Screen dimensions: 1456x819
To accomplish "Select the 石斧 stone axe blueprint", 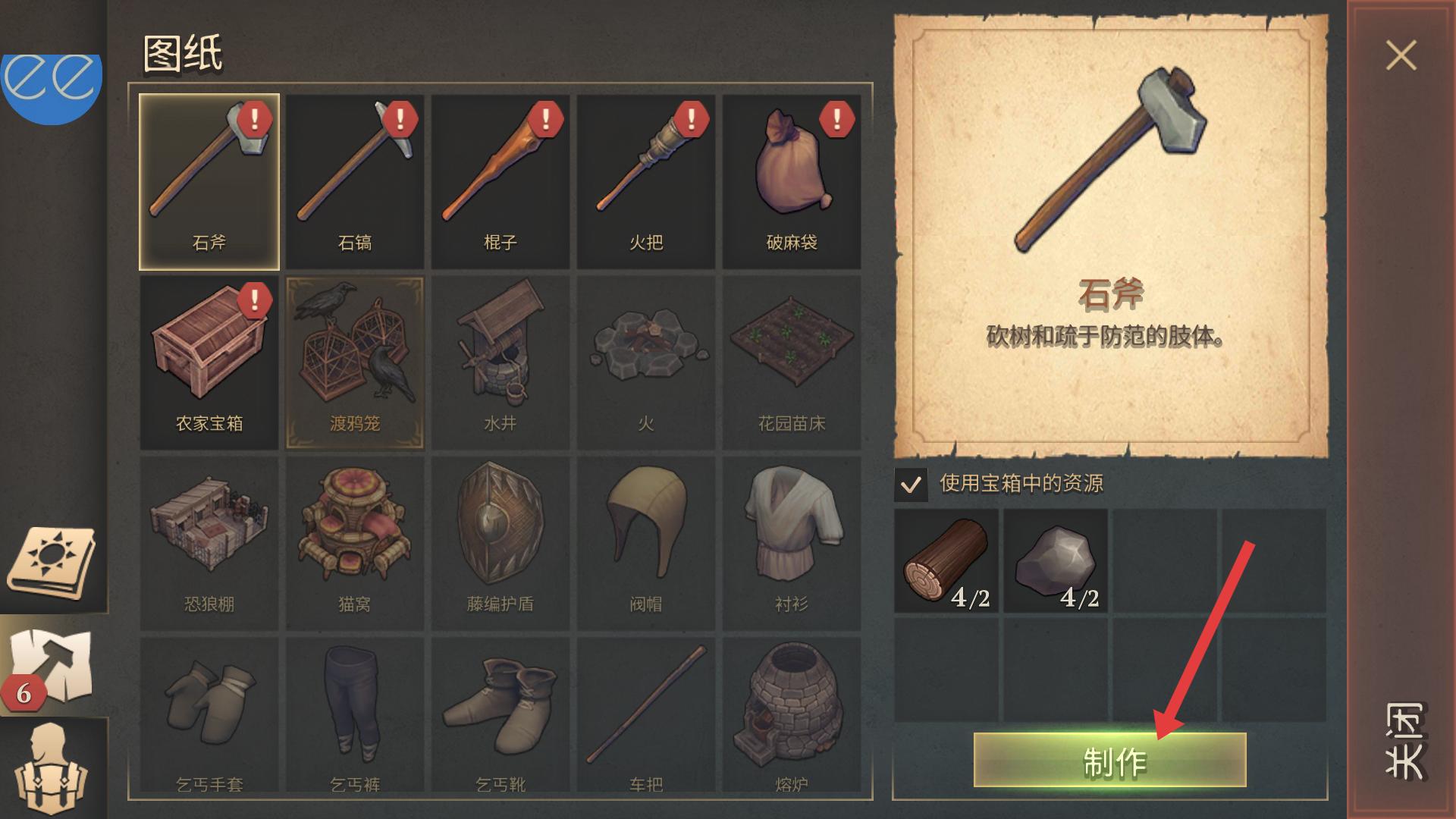I will pyautogui.click(x=209, y=182).
